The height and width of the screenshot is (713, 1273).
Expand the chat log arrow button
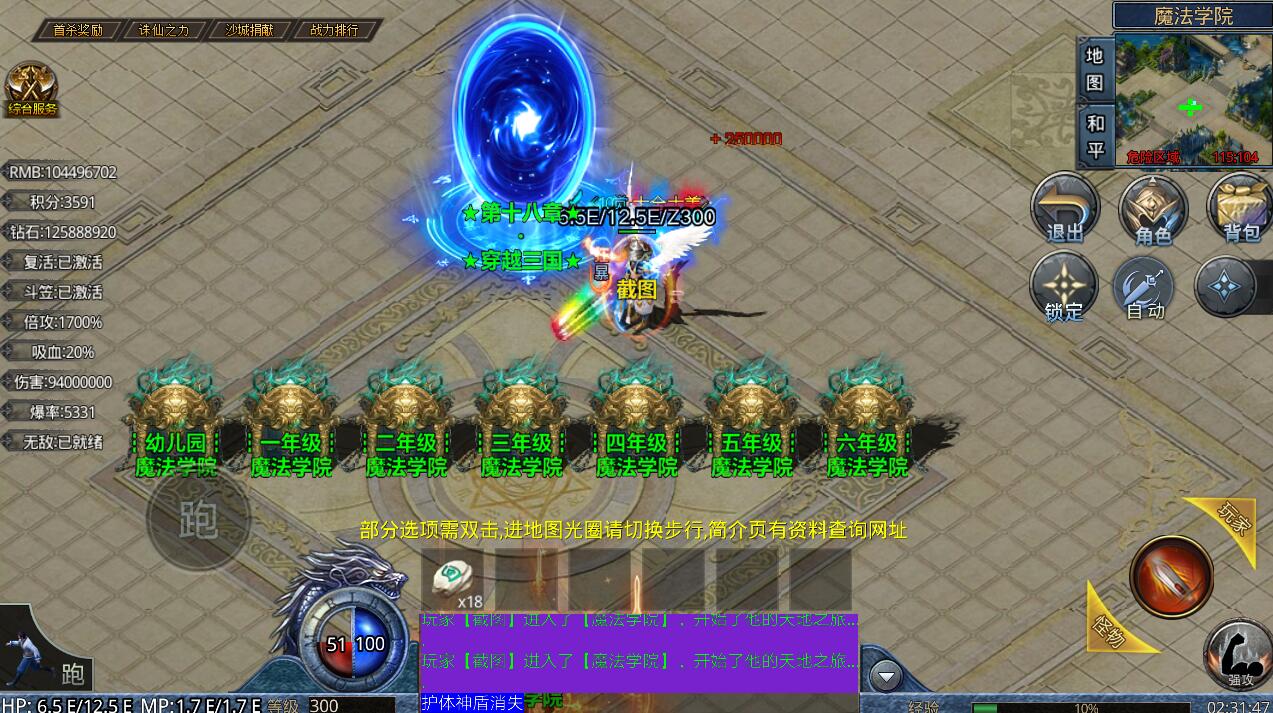[885, 677]
